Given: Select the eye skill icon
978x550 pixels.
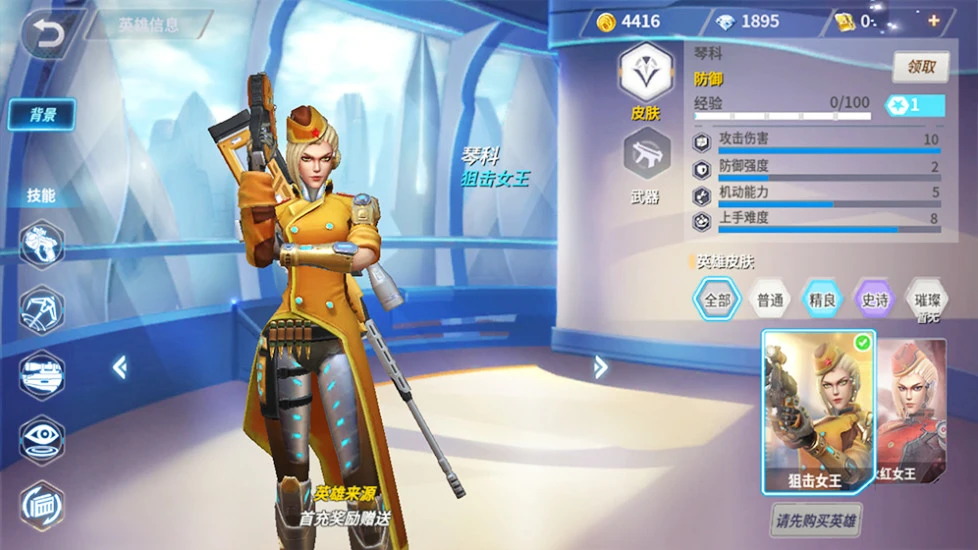Looking at the screenshot, I should point(42,438).
